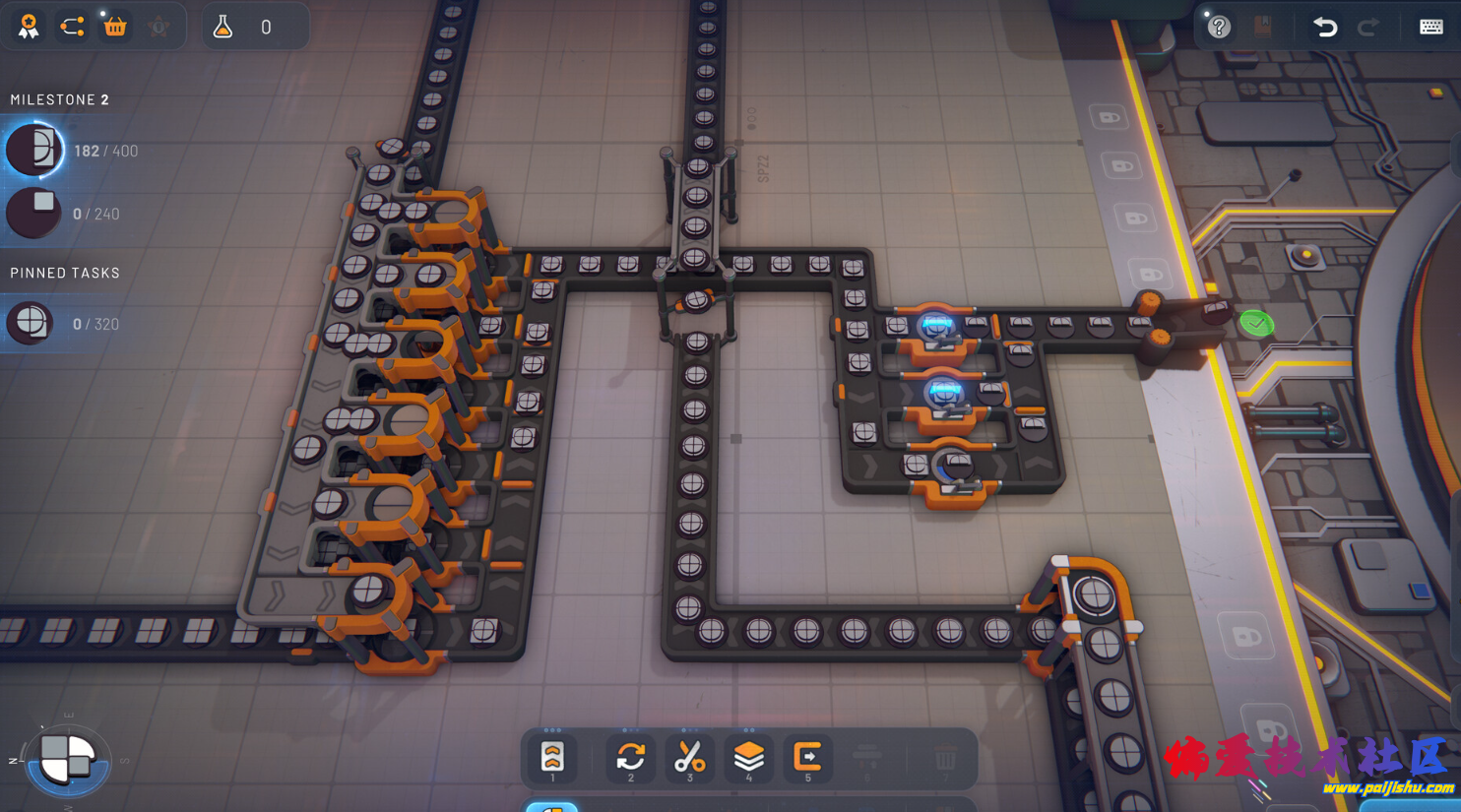Select the conveyor belt tool
This screenshot has width=1461, height=812.
[552, 757]
